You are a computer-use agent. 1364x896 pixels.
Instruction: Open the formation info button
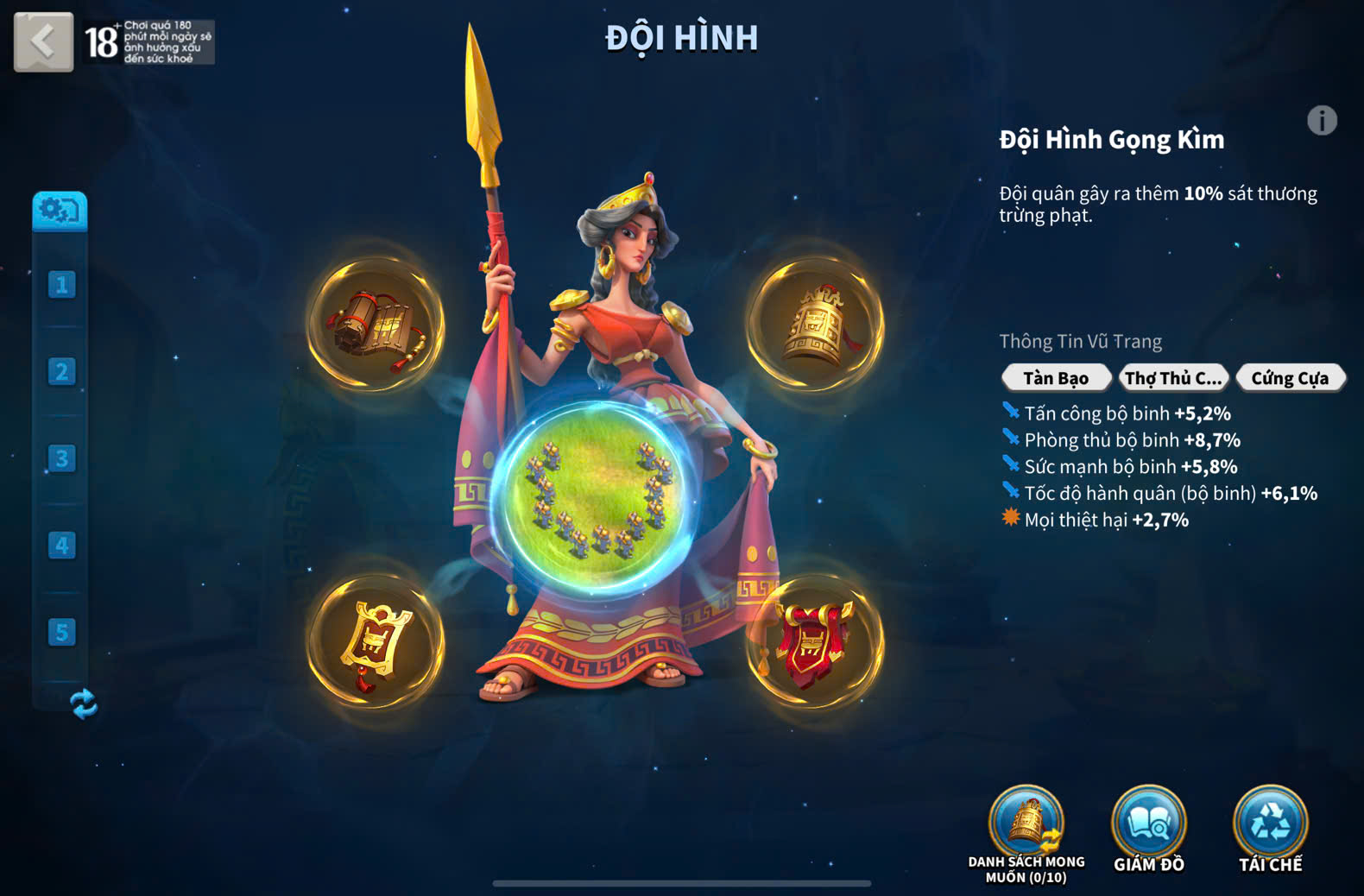[x=1322, y=121]
